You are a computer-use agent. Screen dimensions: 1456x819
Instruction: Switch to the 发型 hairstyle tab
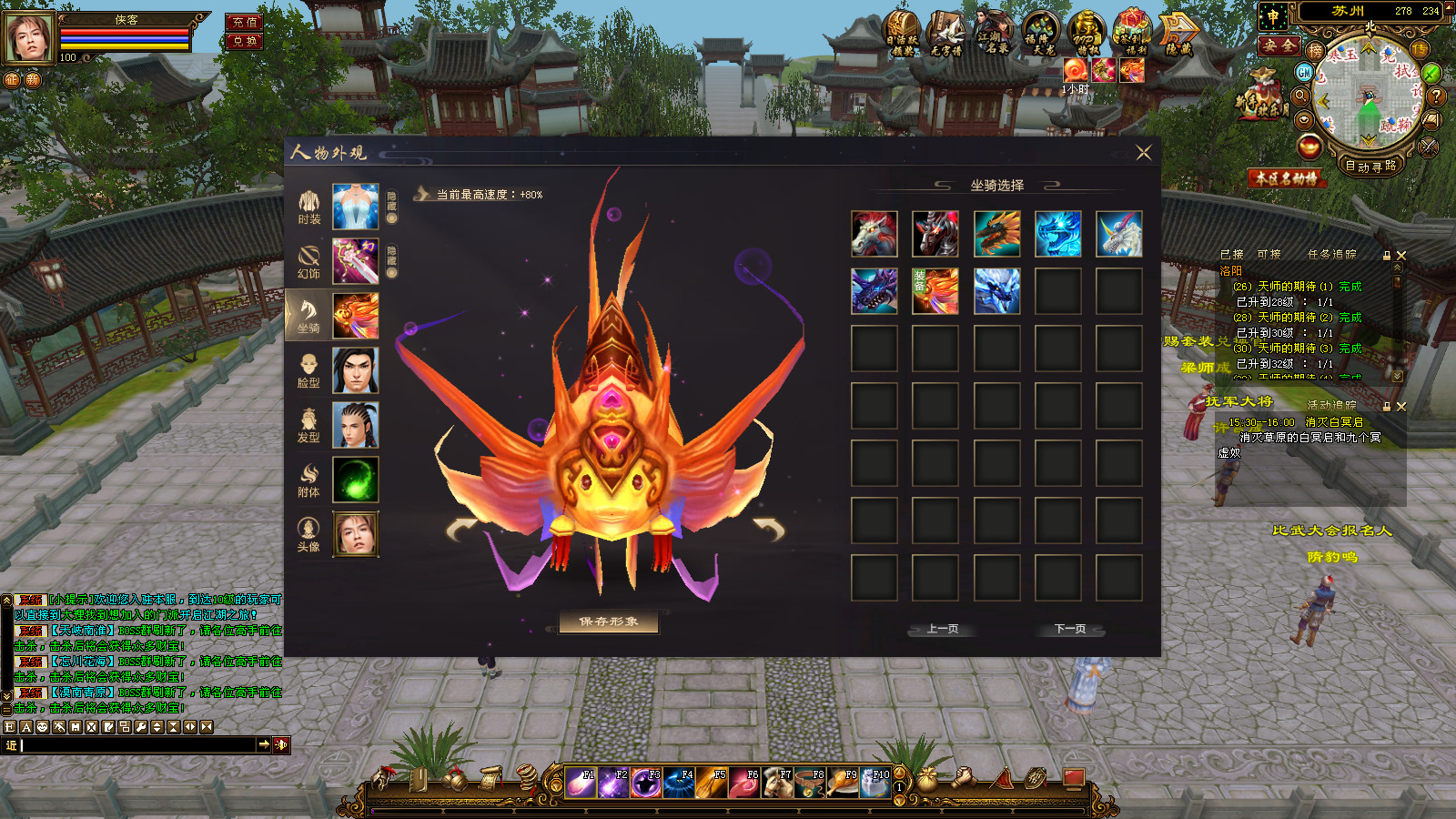[x=309, y=426]
